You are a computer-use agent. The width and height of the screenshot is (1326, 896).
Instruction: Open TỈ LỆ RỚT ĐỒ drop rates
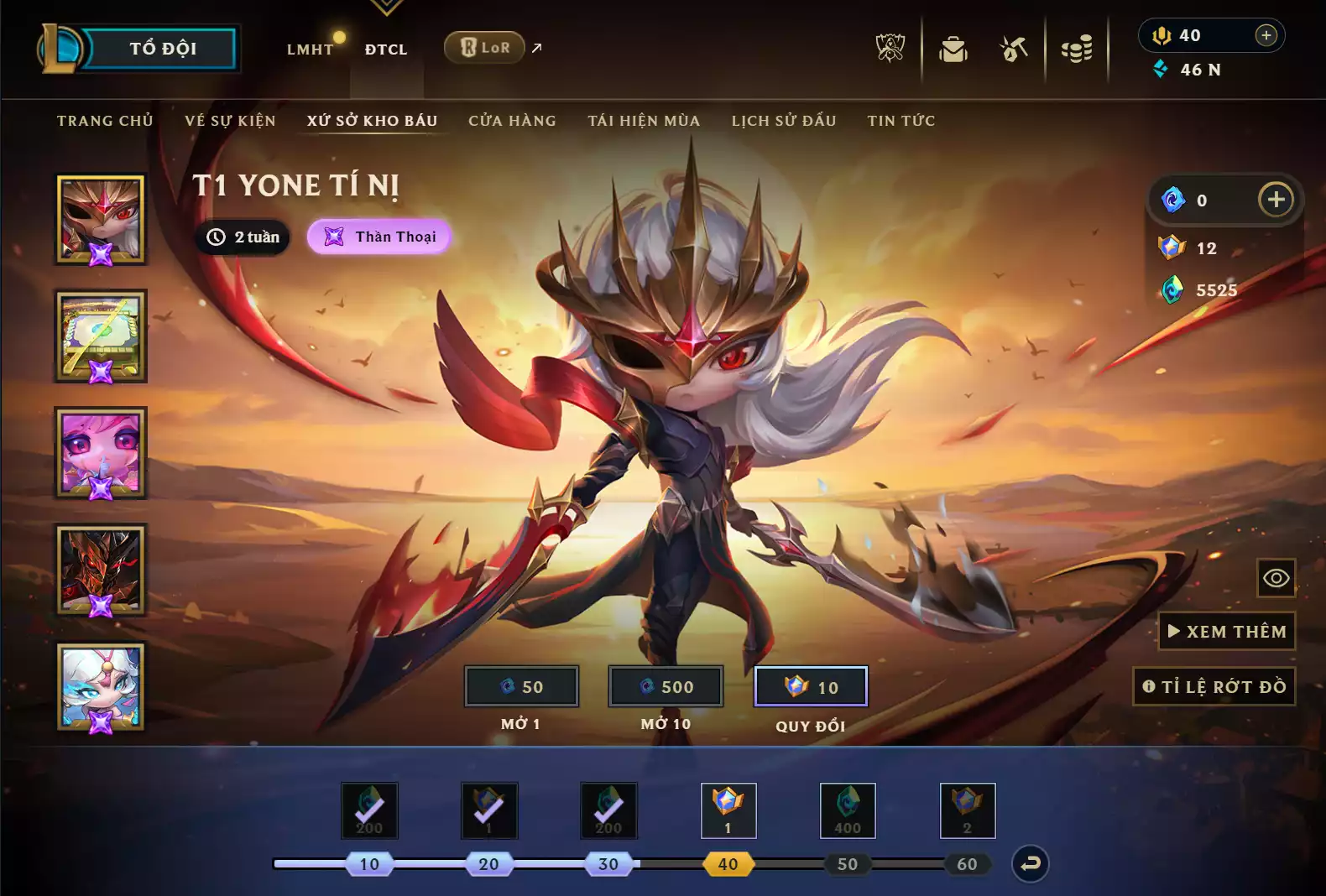point(1214,686)
